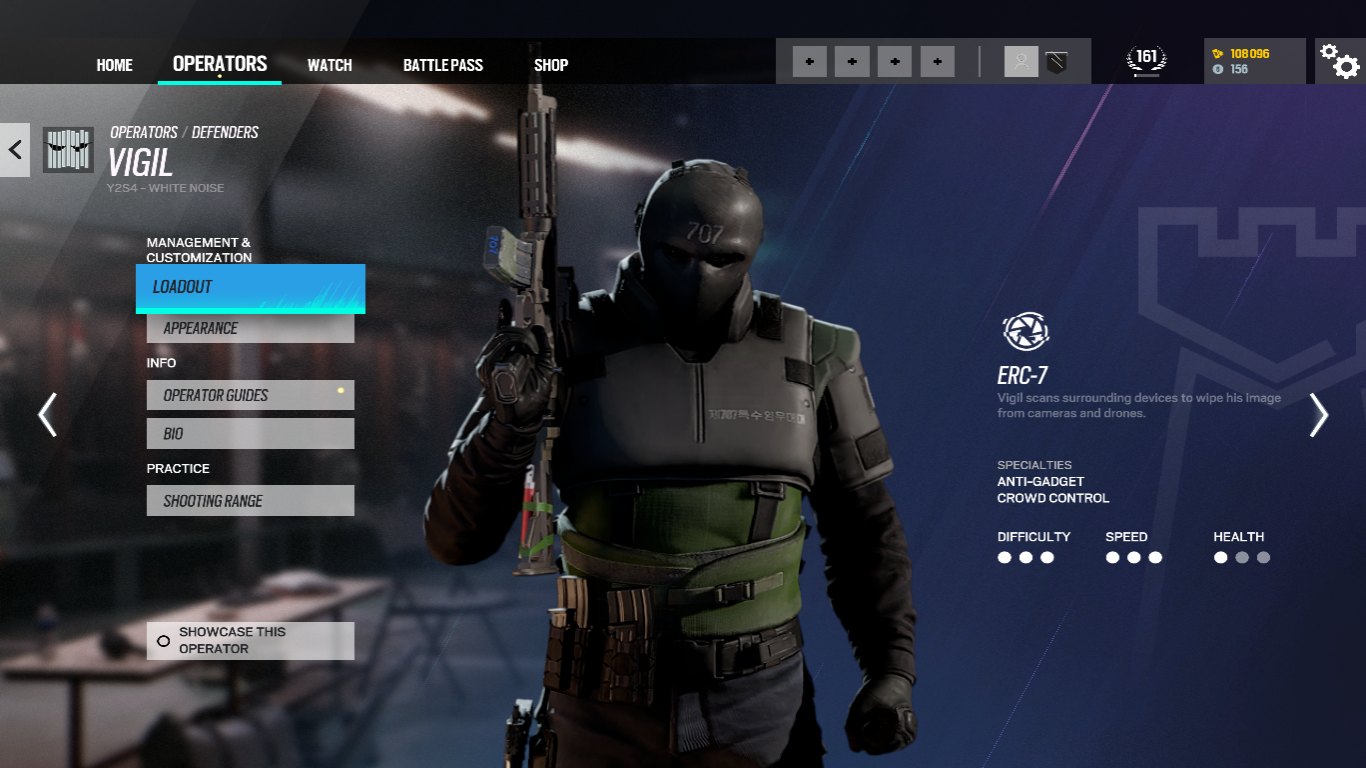1366x768 pixels.
Task: View Vigil's Bio
Action: click(250, 434)
